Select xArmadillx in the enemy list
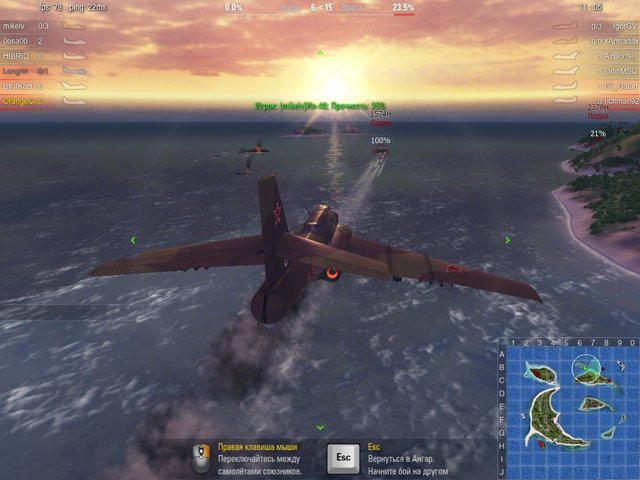Image resolution: width=640 pixels, height=480 pixels. pos(619,41)
